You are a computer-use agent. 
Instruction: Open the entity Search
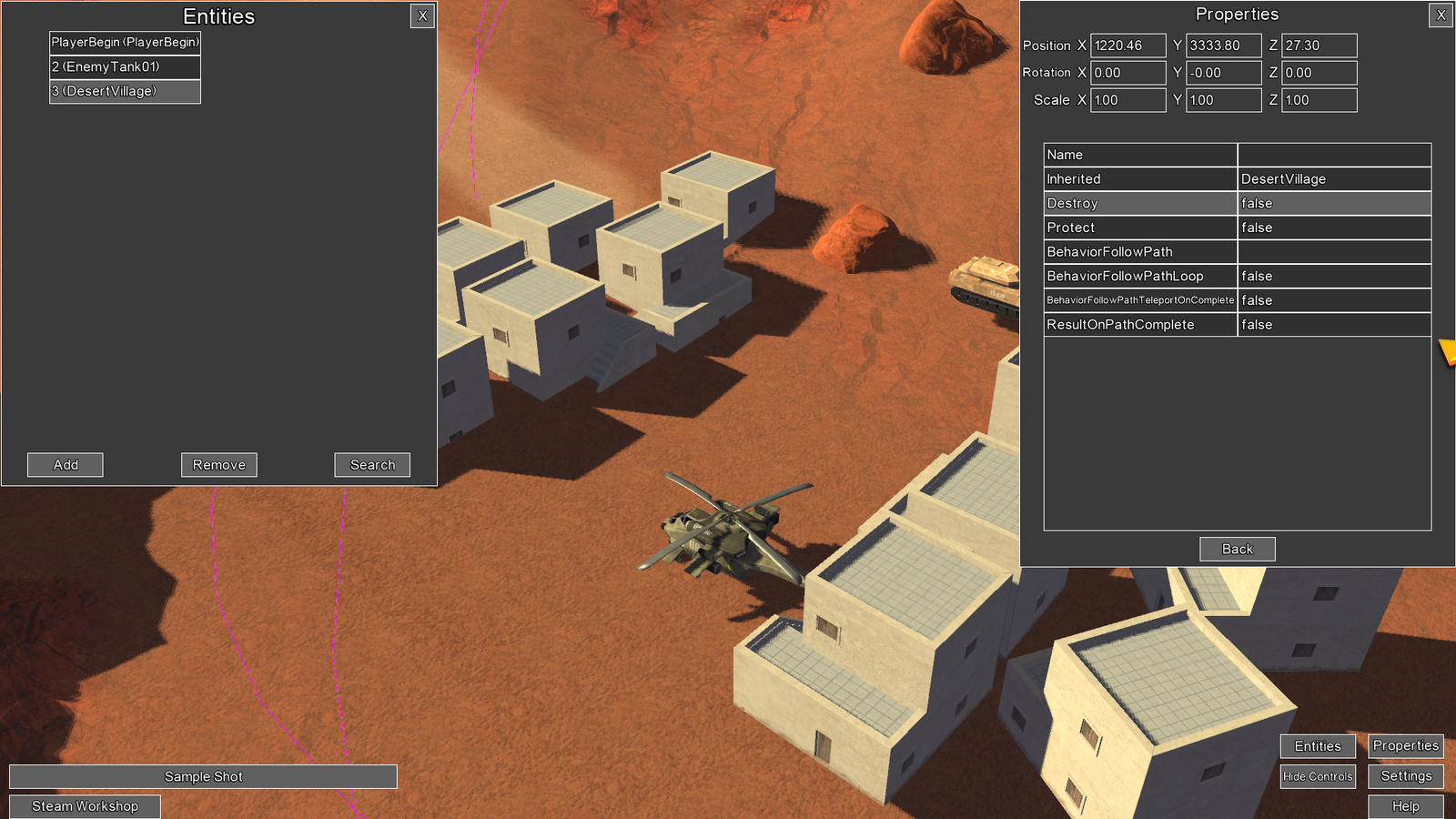(x=371, y=464)
